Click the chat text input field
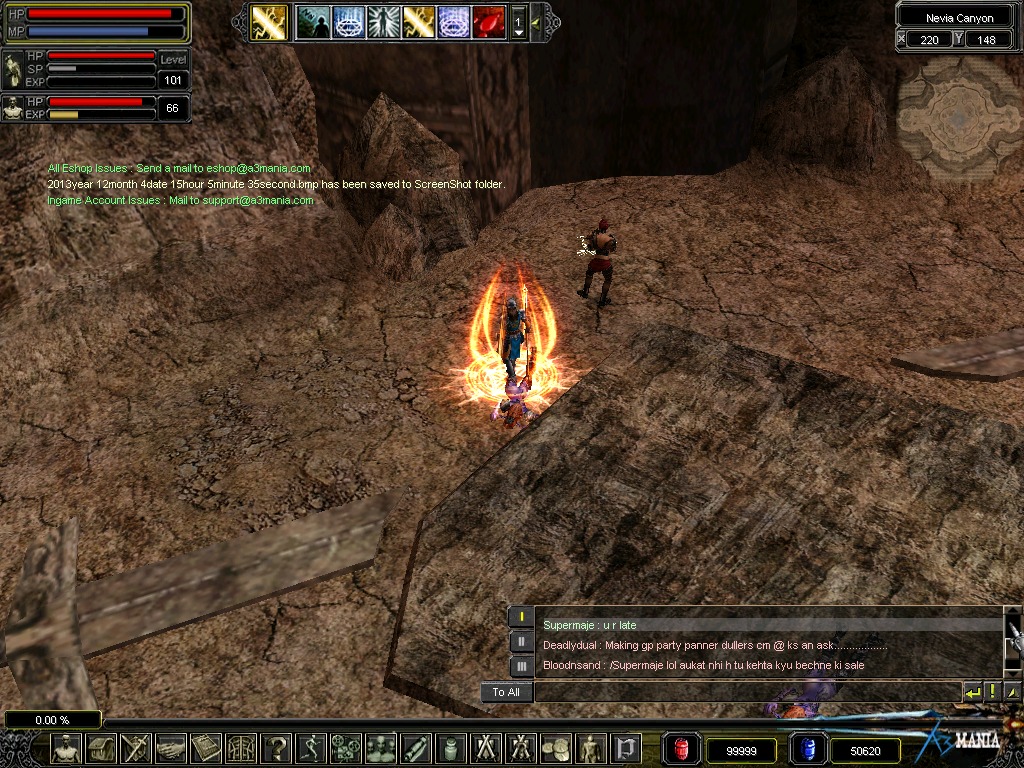1024x768 pixels. pos(746,692)
